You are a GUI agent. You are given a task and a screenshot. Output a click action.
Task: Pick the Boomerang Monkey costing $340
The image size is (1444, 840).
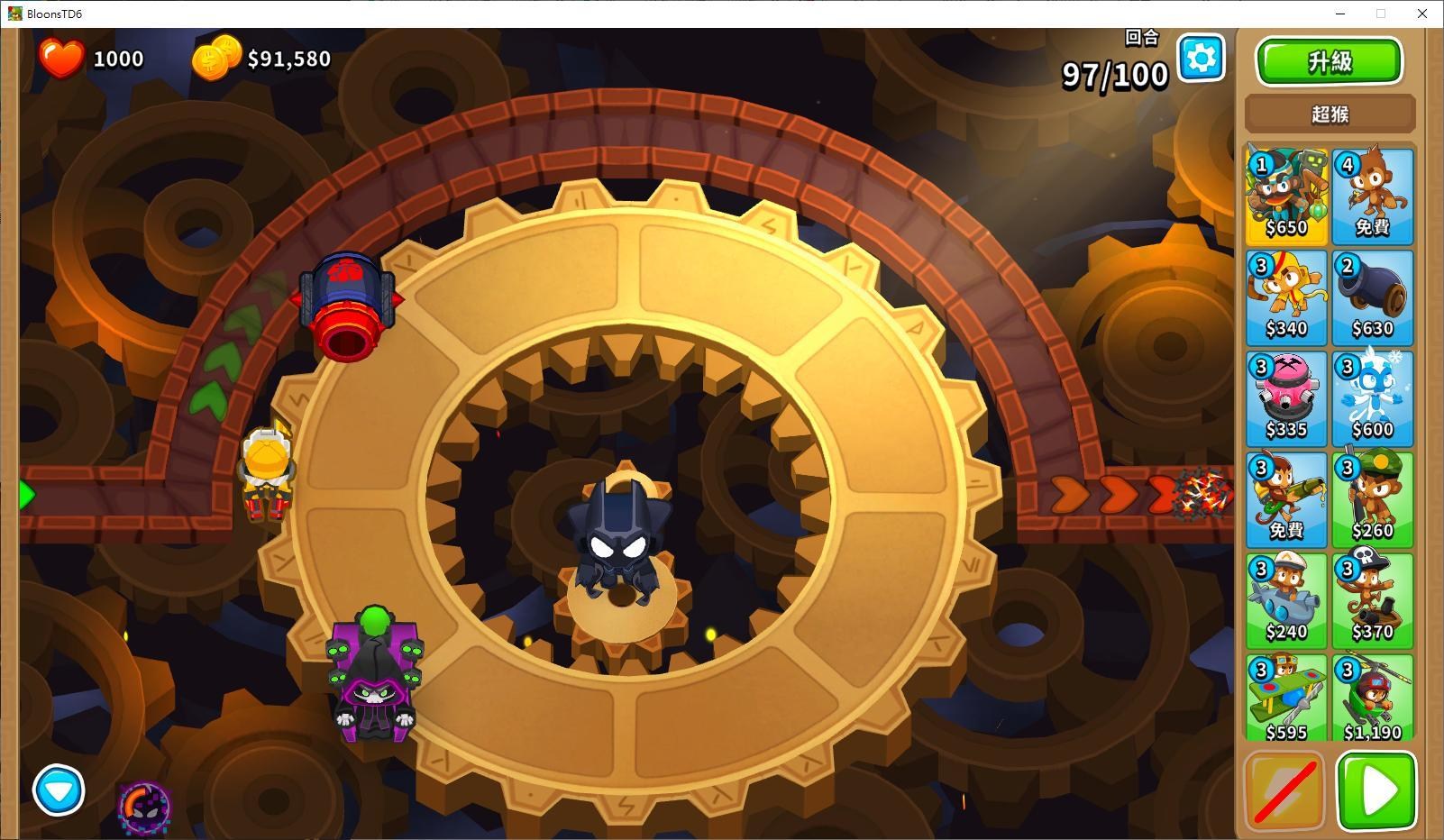(1286, 297)
